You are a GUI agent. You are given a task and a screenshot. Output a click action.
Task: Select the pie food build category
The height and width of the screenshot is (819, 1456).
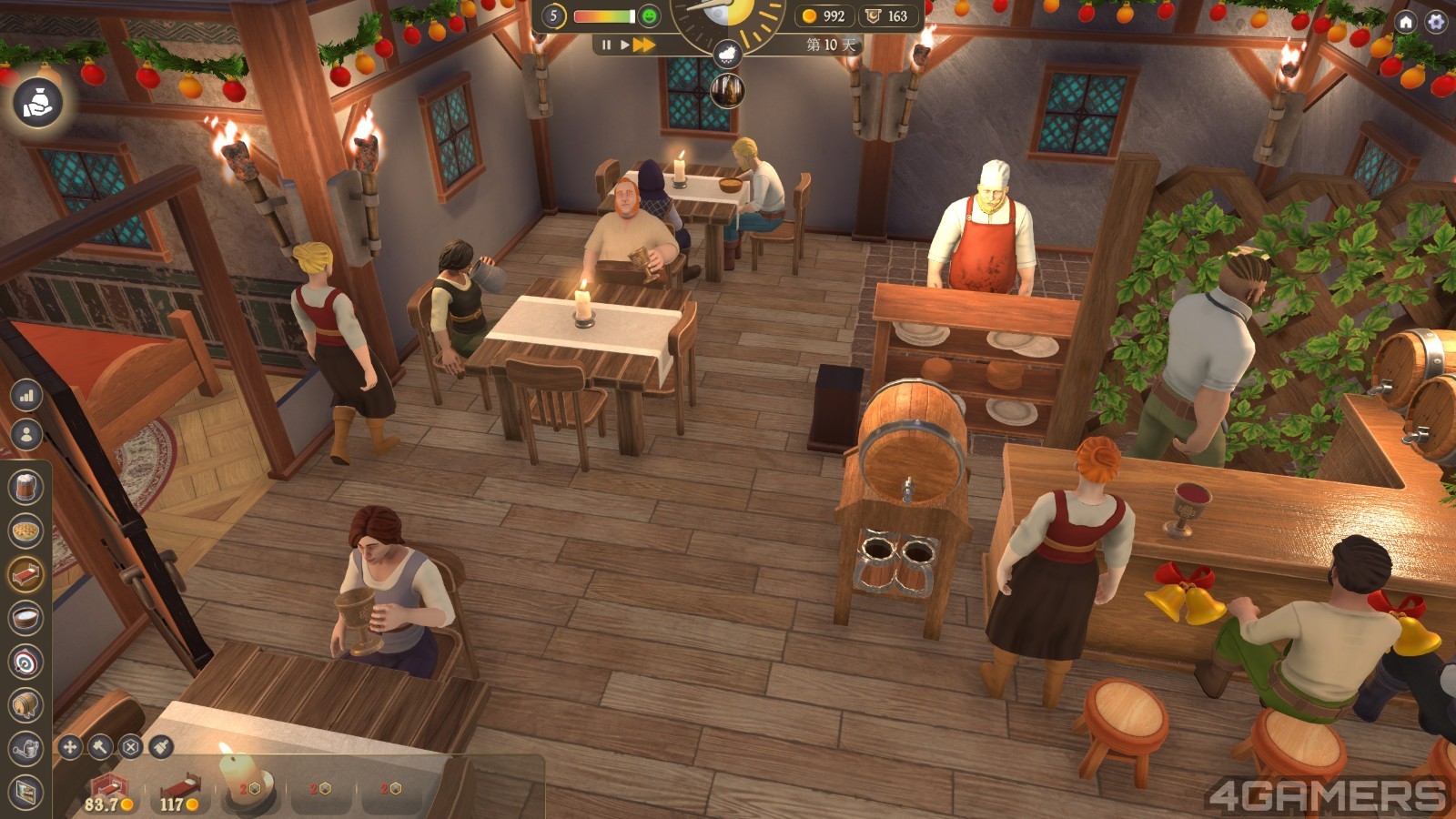(x=26, y=530)
